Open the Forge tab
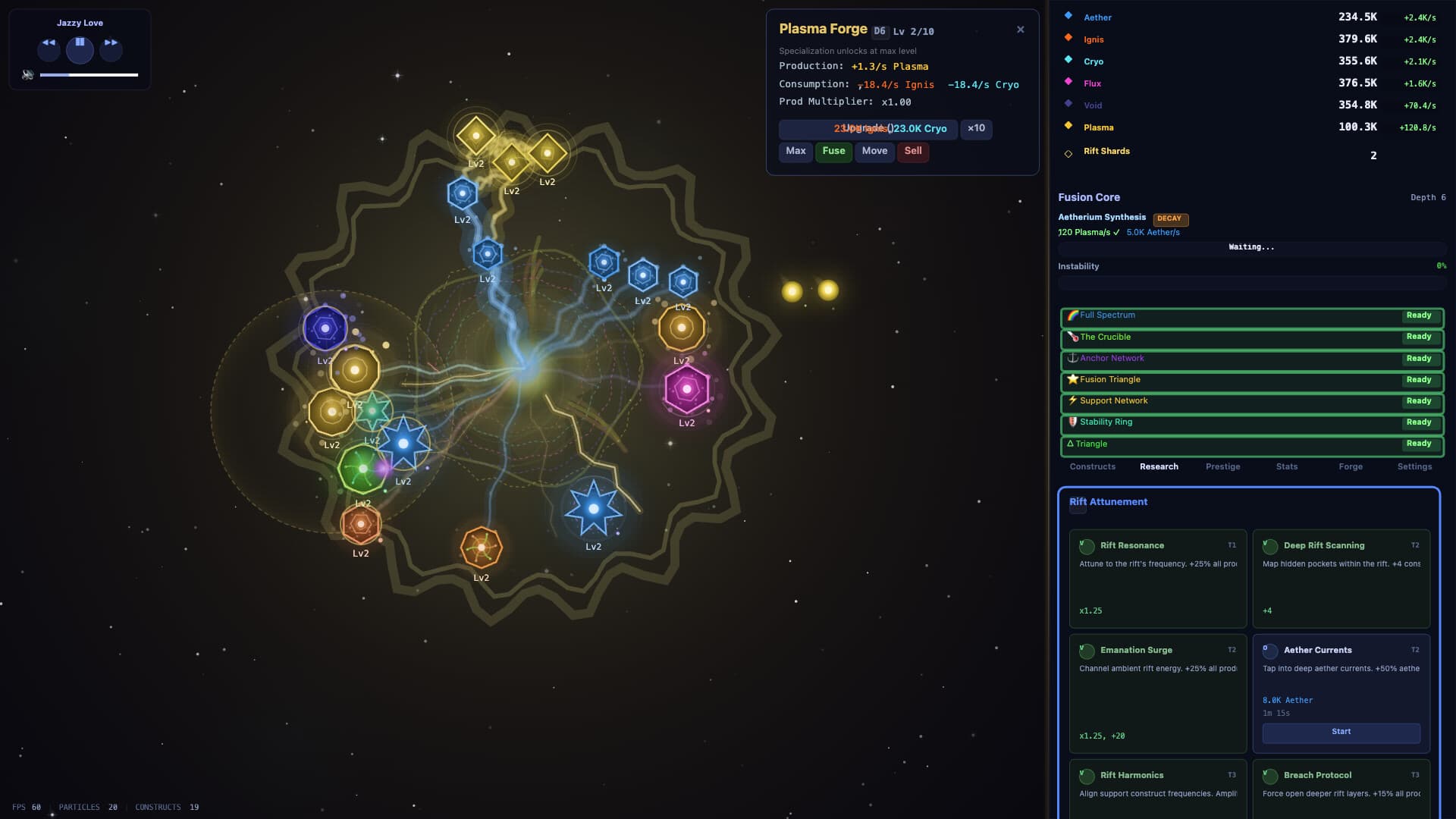1456x819 pixels. pos(1351,466)
